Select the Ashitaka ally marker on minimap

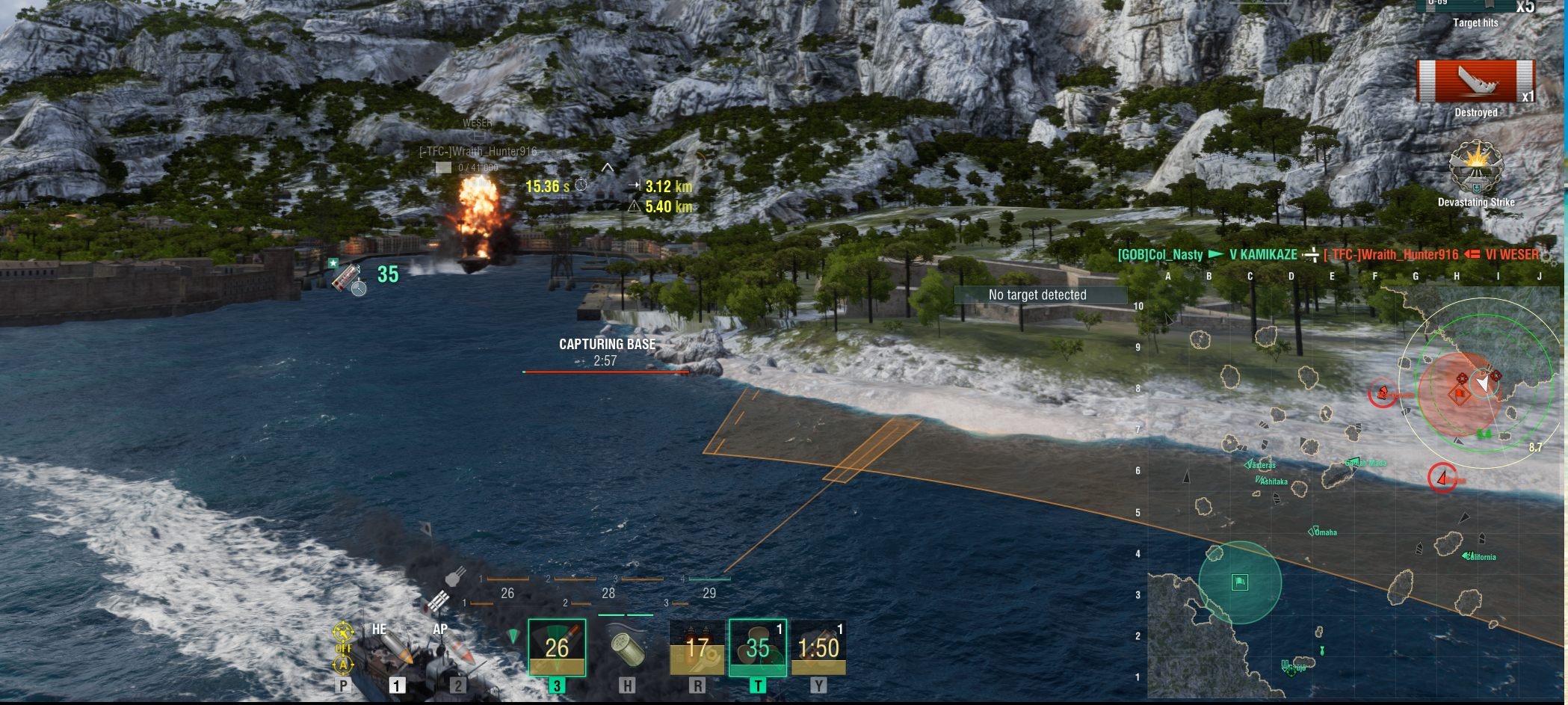pos(1260,480)
